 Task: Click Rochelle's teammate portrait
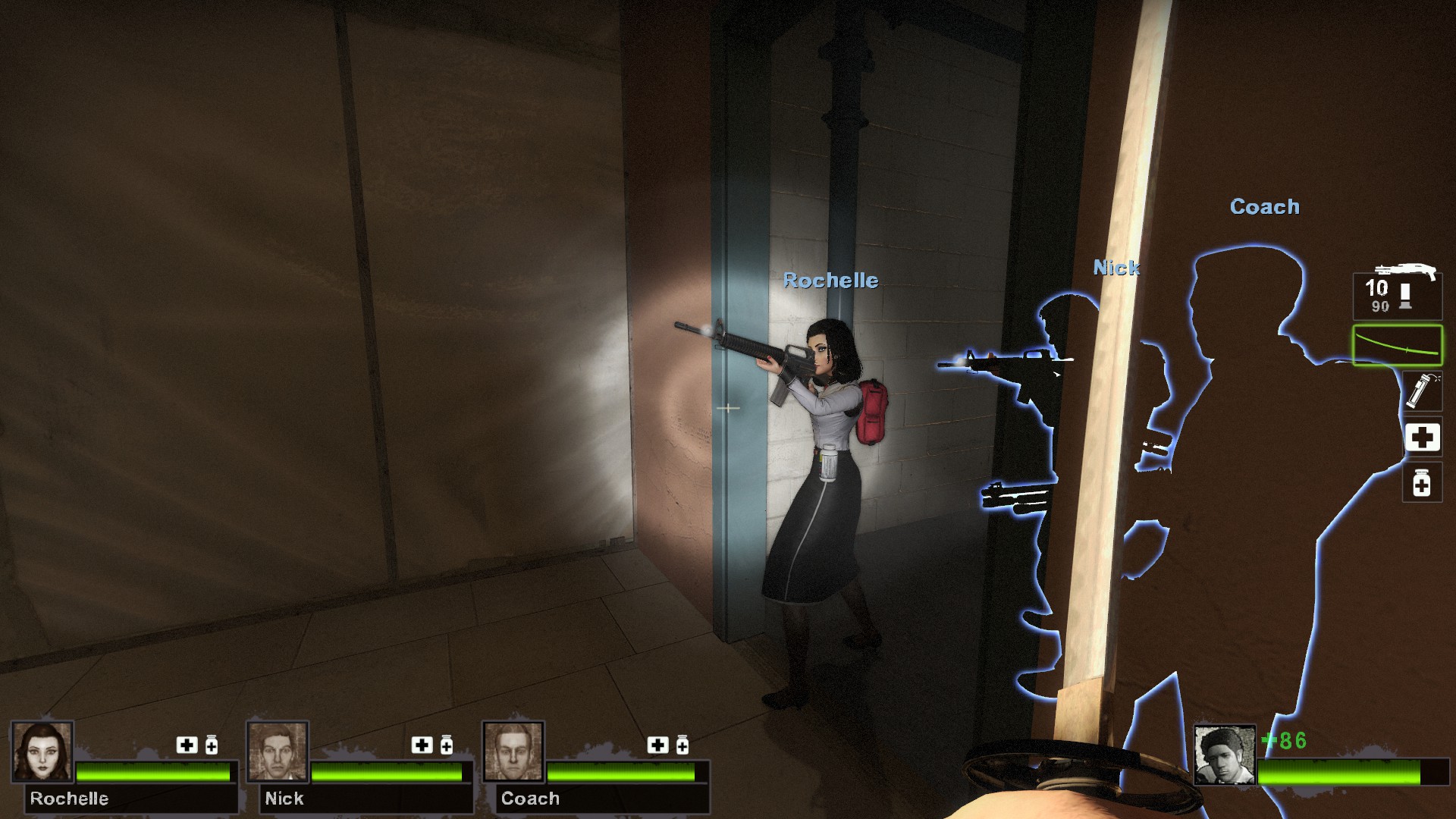[42, 752]
